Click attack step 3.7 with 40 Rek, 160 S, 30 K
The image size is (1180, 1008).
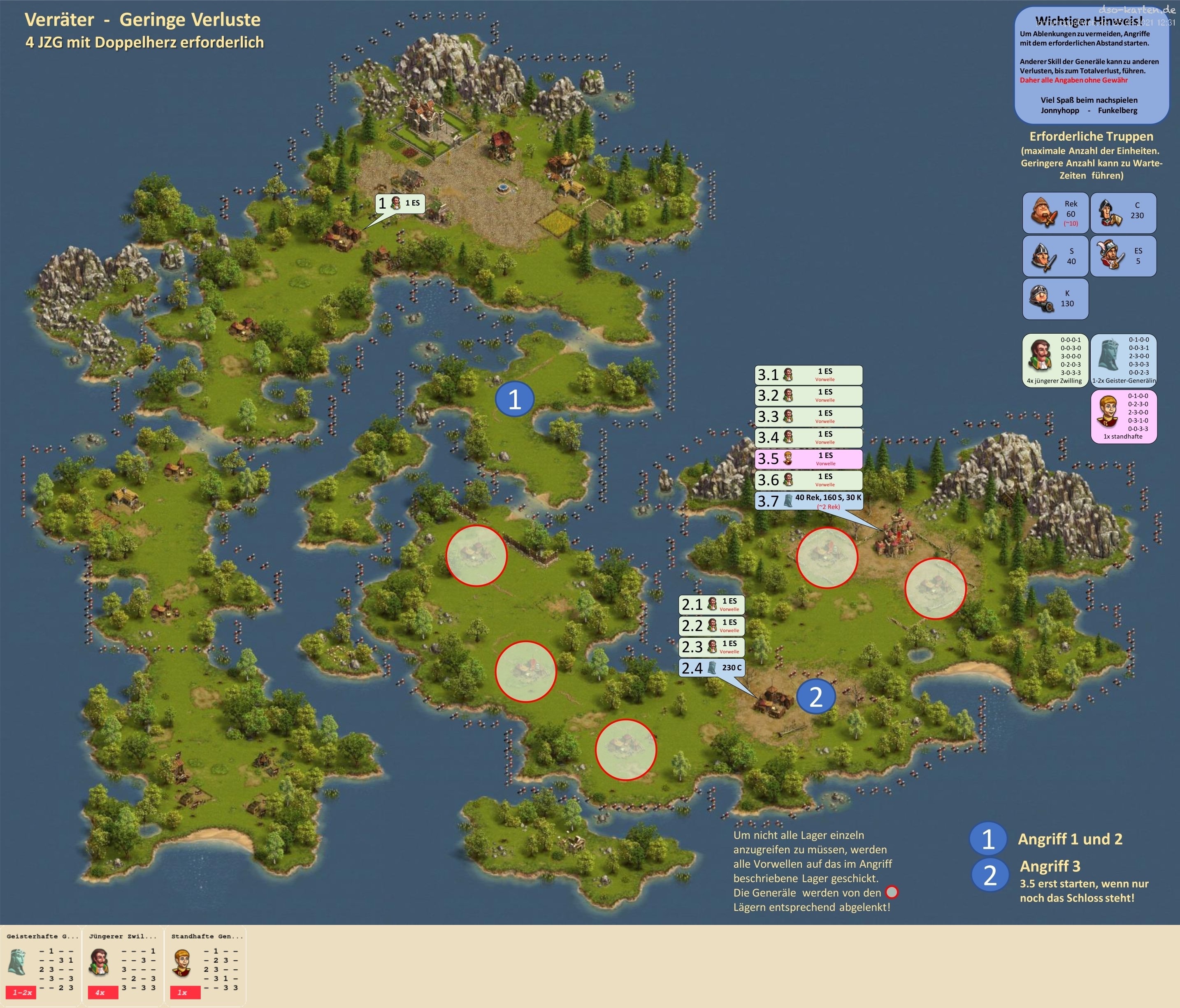[x=808, y=501]
